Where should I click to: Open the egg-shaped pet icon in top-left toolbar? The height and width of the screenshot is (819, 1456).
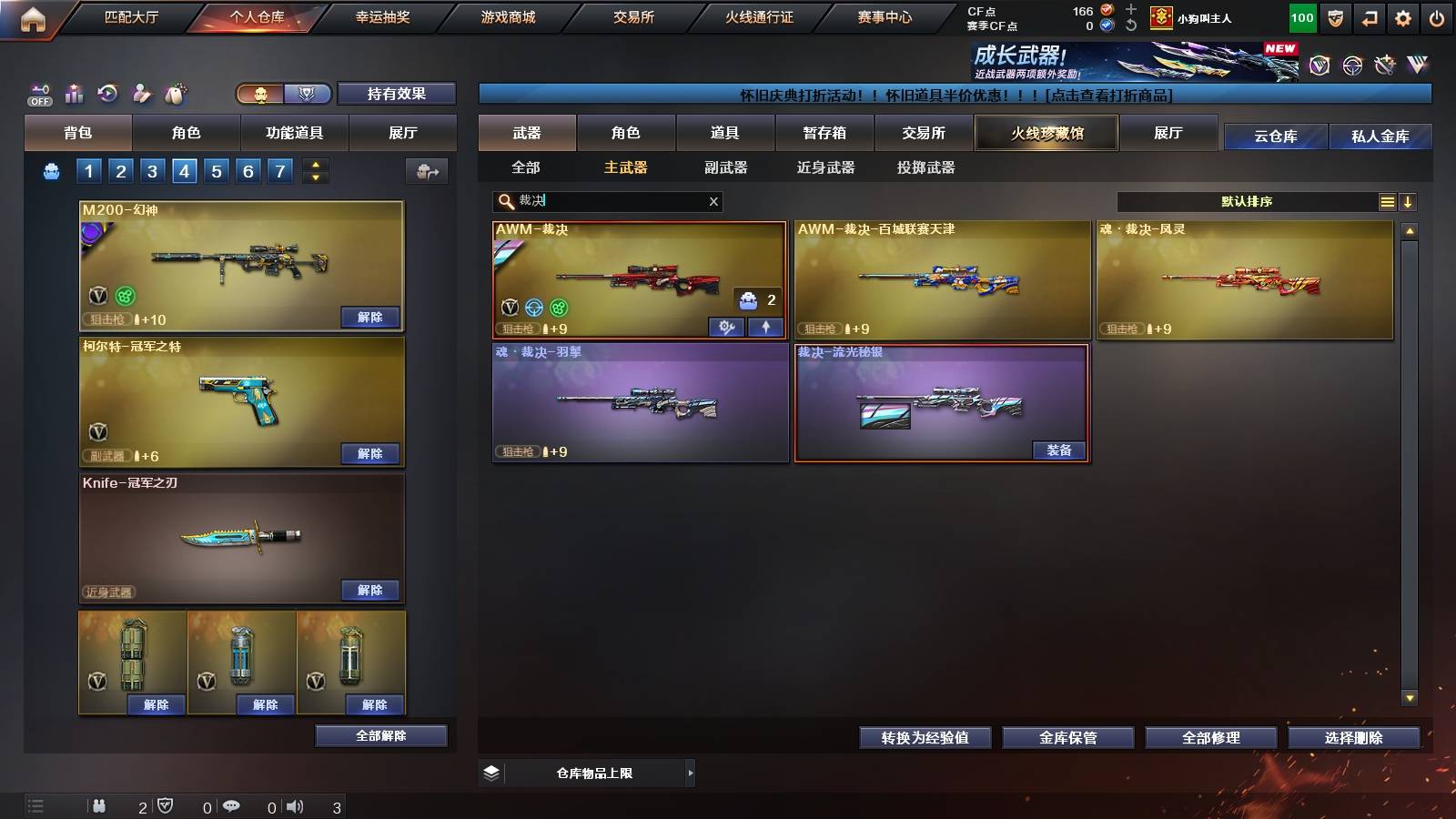tap(175, 92)
